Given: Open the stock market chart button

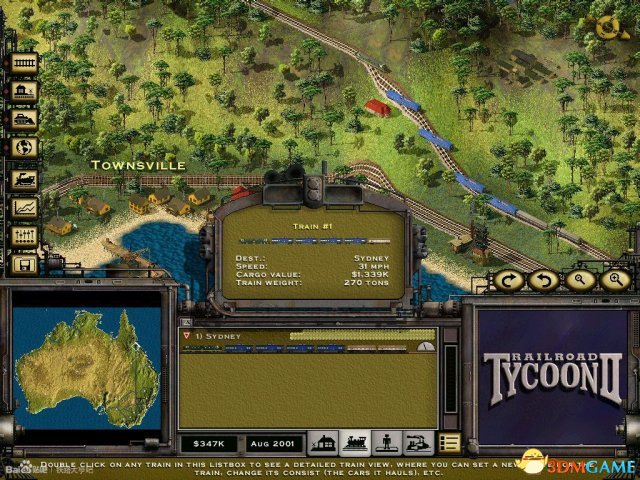Looking at the screenshot, I should 23,208.
